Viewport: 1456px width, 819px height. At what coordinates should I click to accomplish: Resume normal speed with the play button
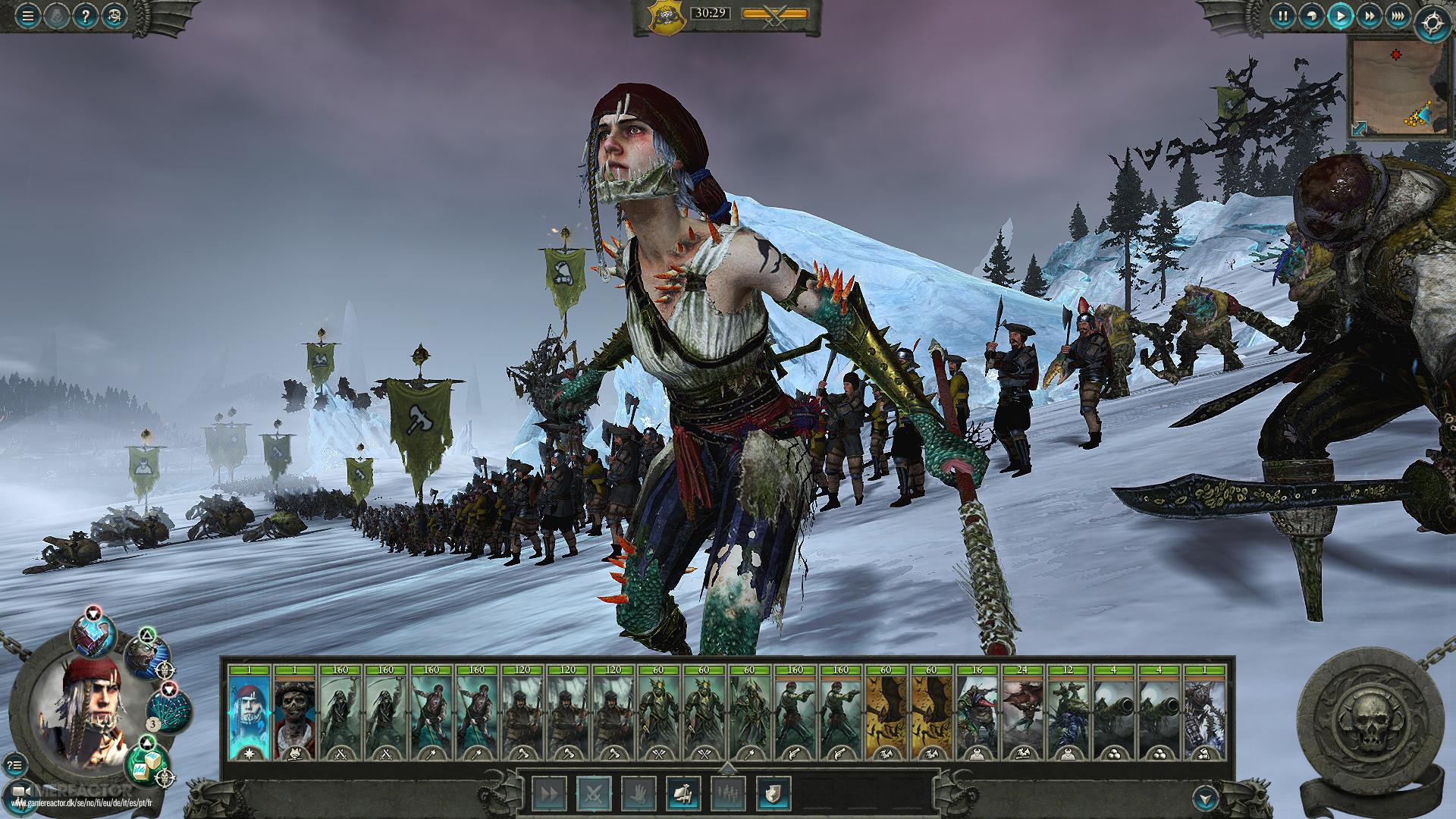pos(1340,16)
